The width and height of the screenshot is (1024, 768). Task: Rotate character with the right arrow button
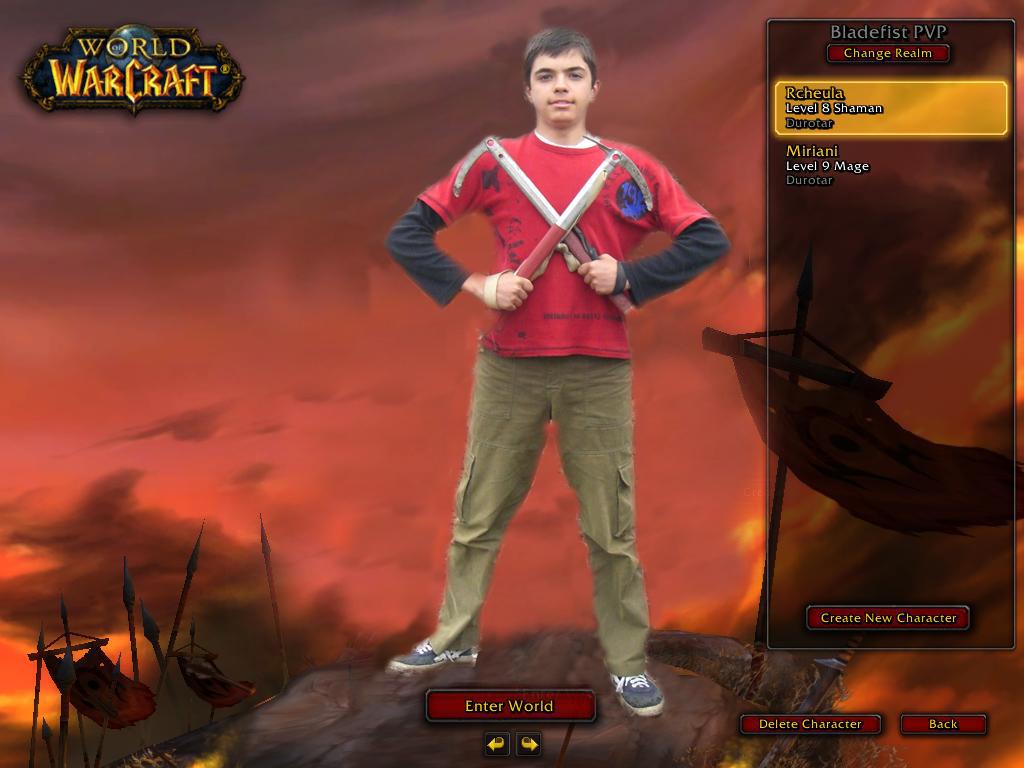click(529, 744)
